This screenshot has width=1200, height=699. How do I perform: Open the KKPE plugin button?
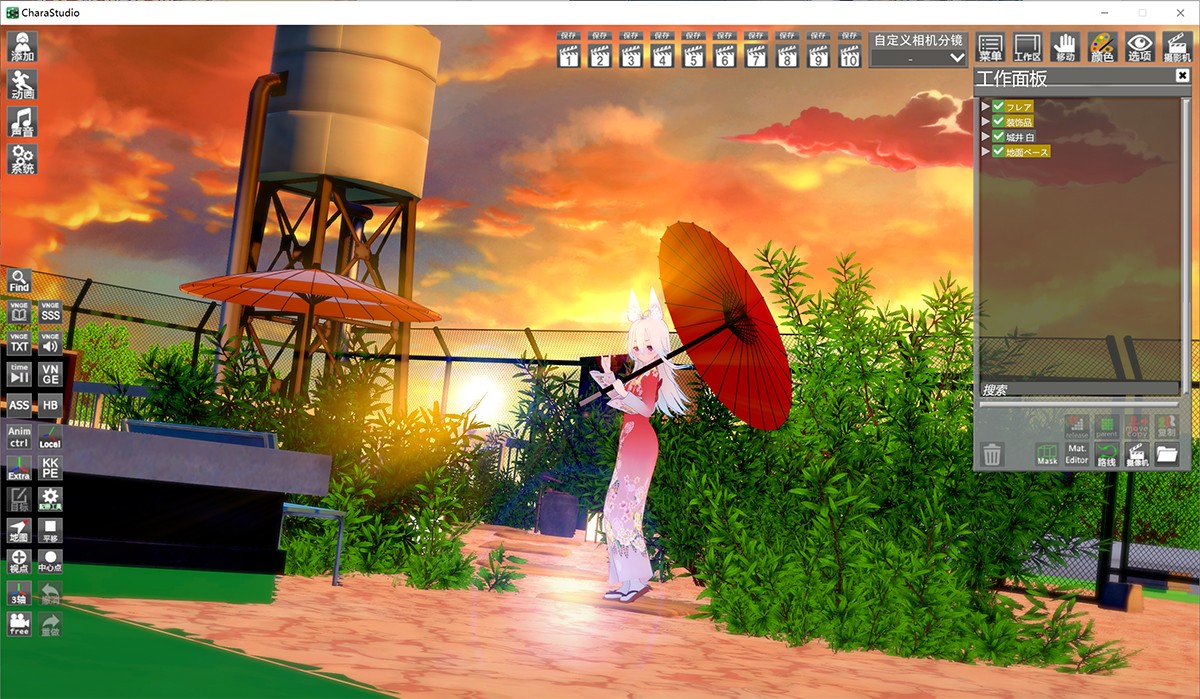50,467
